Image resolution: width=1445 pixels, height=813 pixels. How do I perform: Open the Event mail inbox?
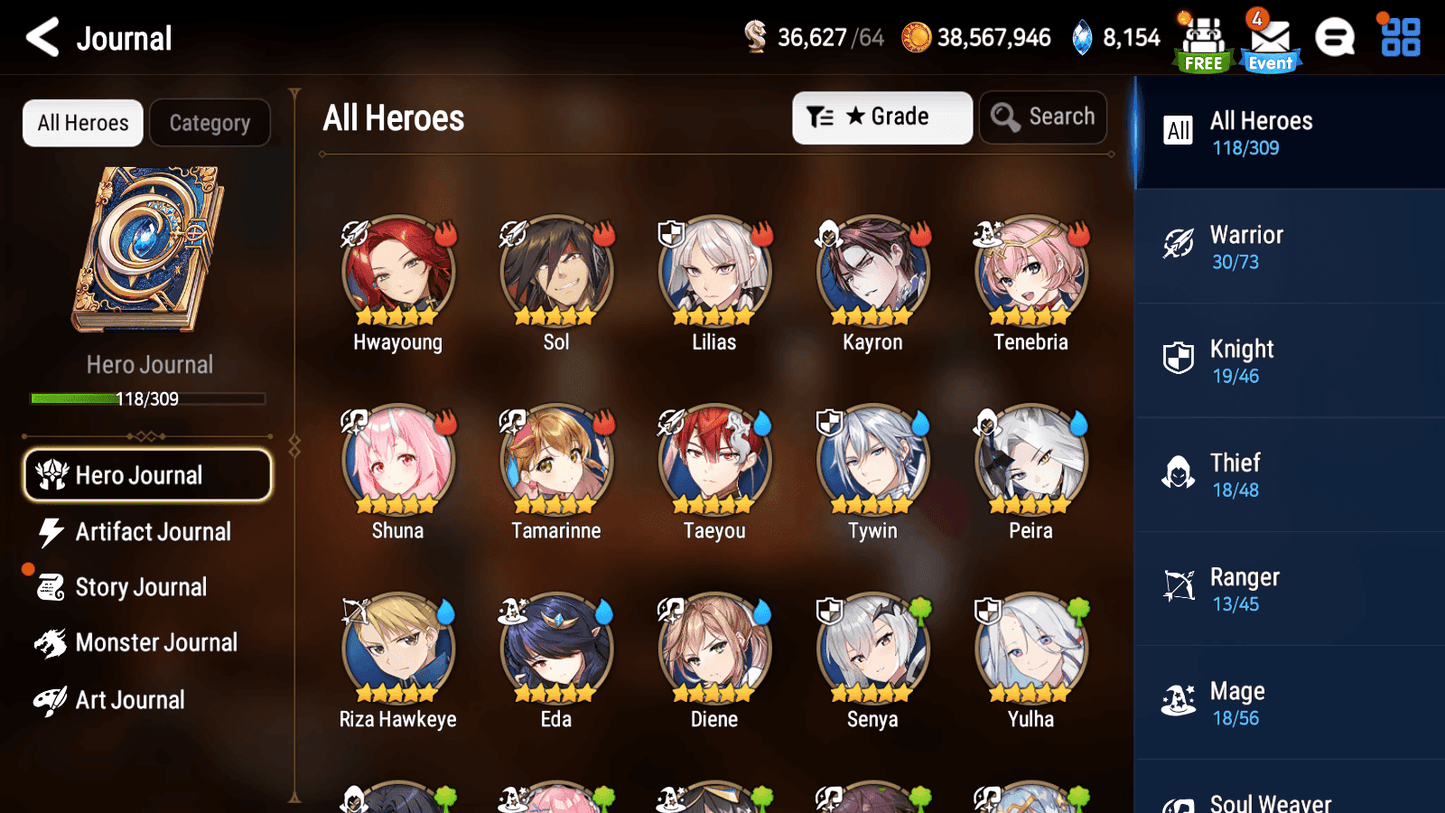[x=1269, y=42]
